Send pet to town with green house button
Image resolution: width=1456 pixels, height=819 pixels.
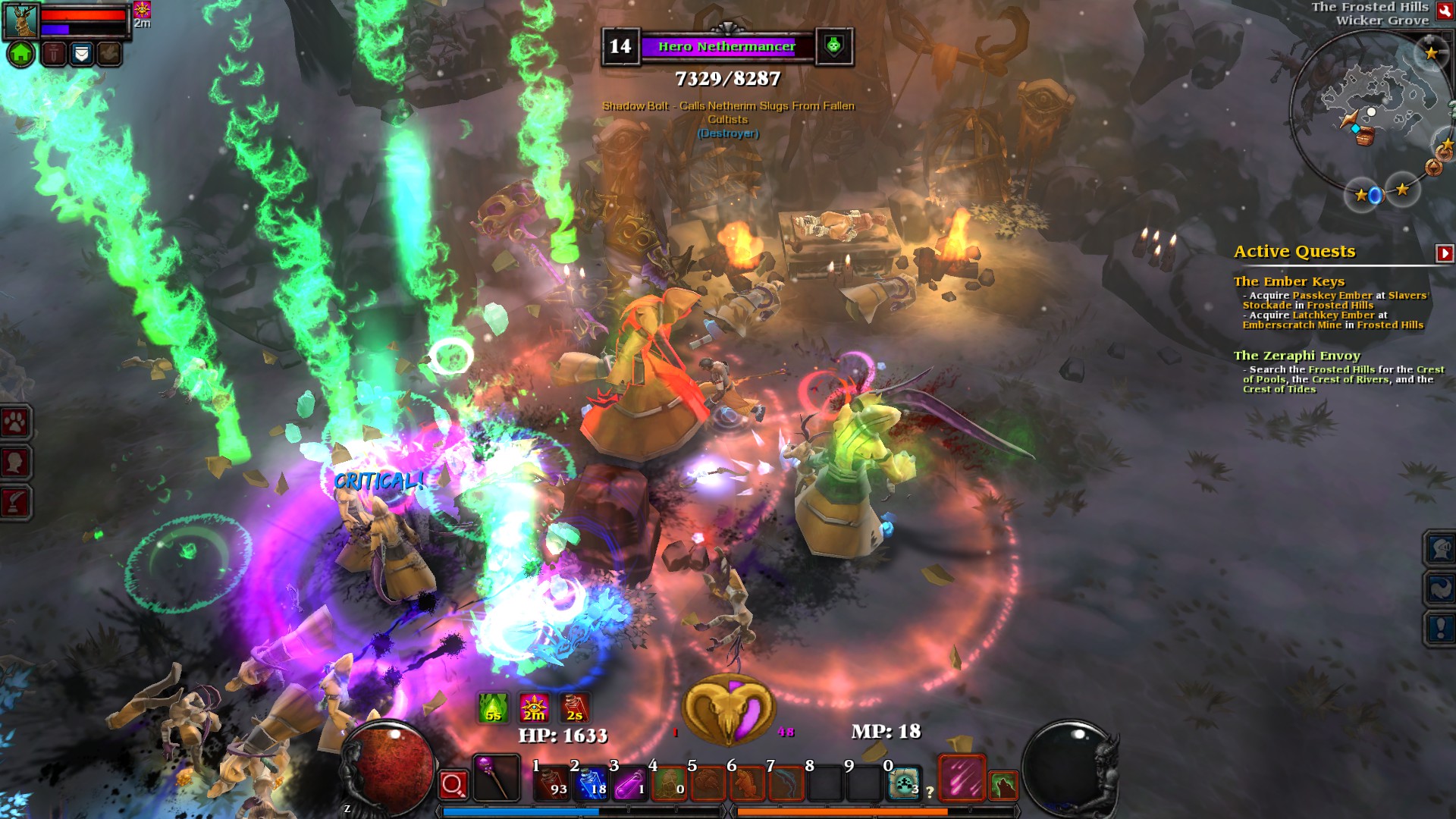(x=21, y=54)
